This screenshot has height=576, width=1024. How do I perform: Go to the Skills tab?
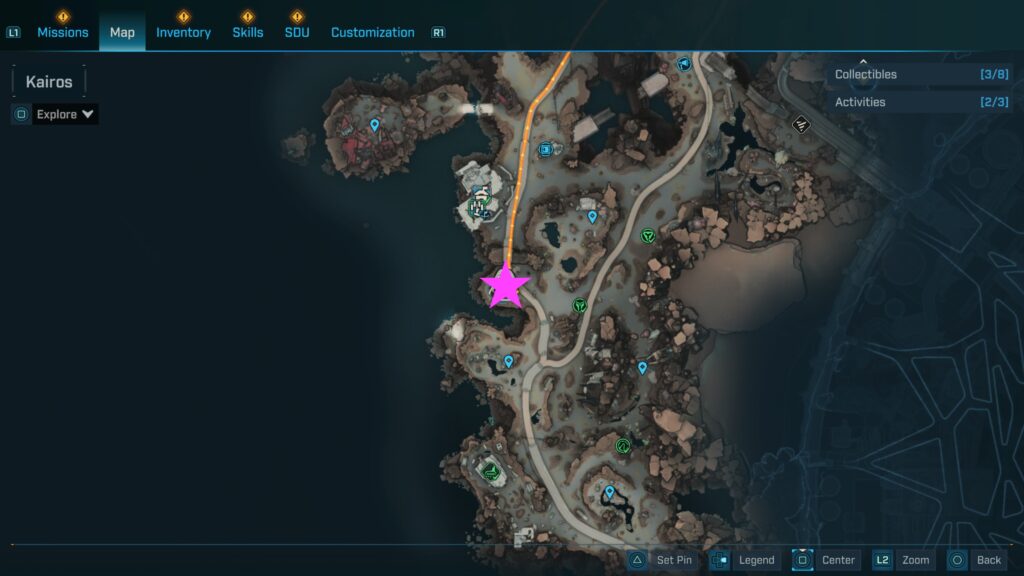(248, 32)
